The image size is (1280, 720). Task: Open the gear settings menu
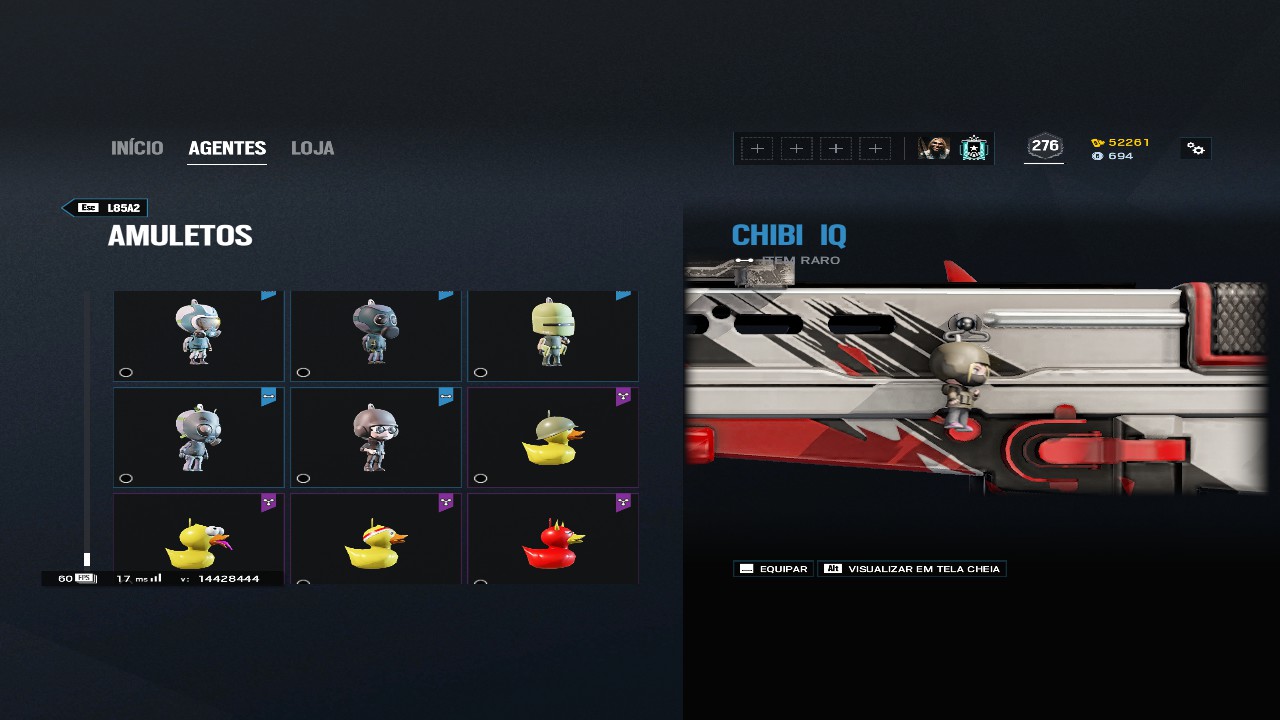click(x=1195, y=149)
